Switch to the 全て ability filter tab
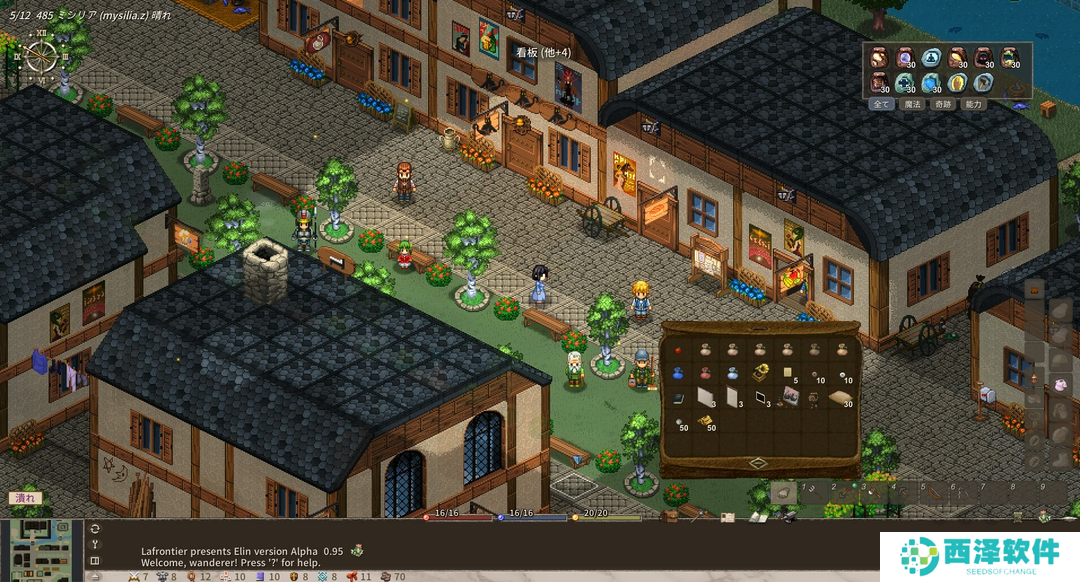The width and height of the screenshot is (1080, 582). tap(881, 104)
